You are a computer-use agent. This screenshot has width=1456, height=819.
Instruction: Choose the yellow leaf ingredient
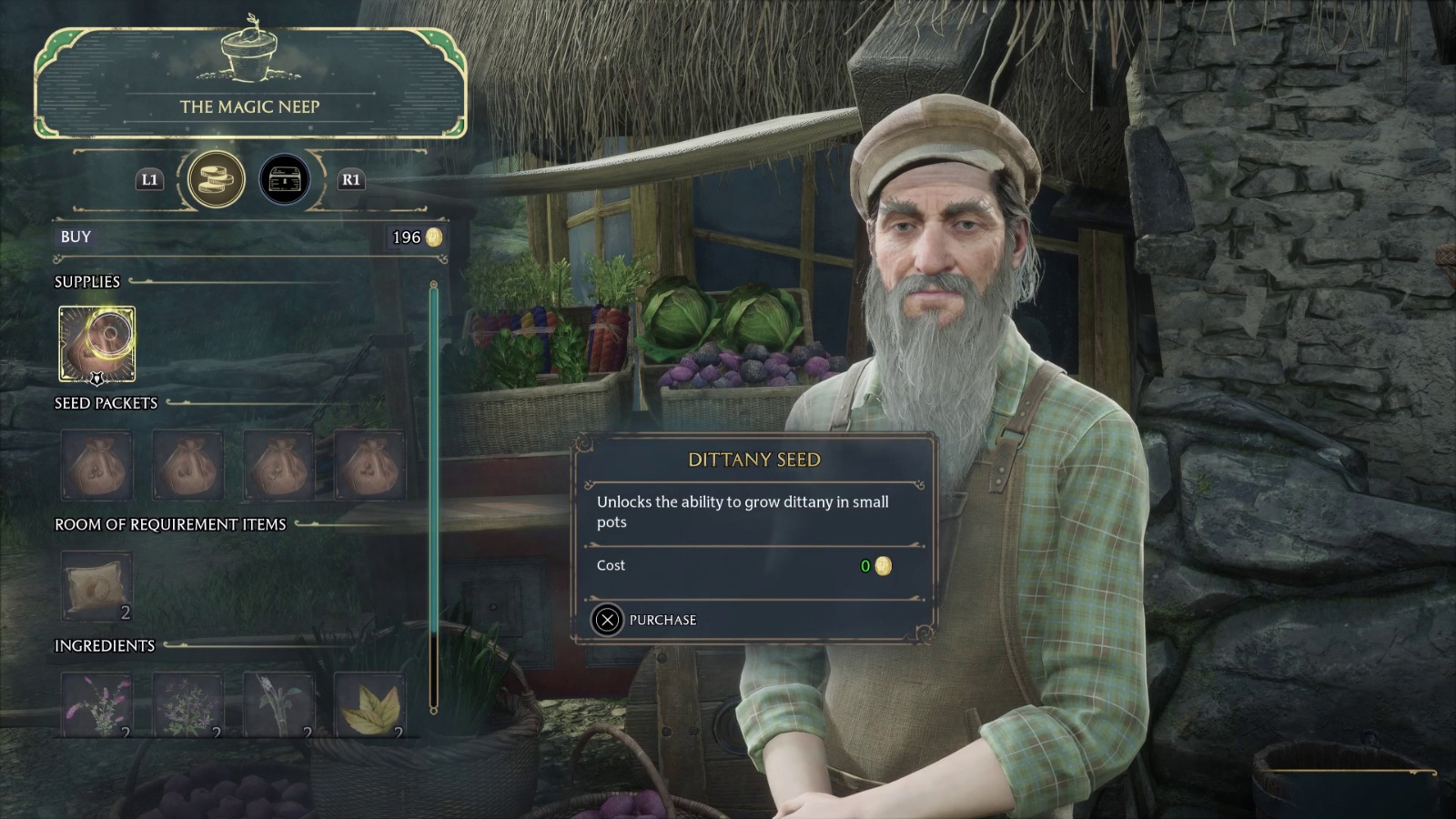pyautogui.click(x=369, y=705)
